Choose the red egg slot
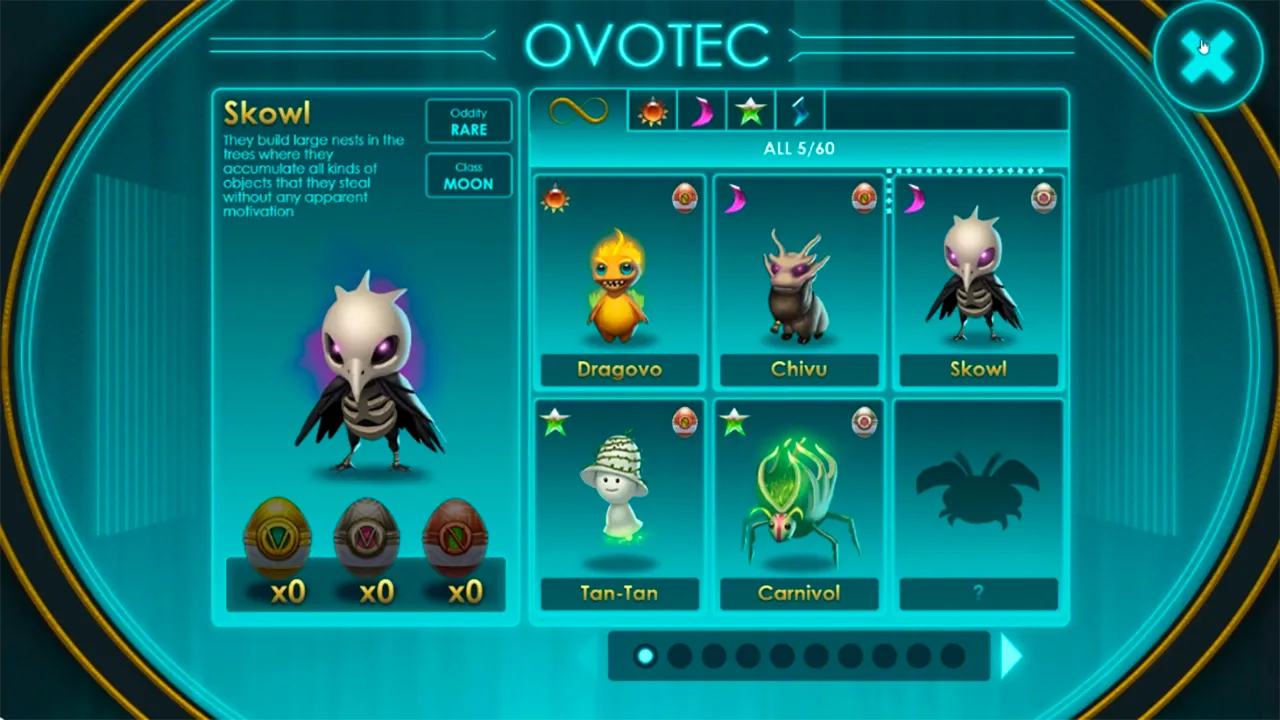The image size is (1280, 720). (455, 540)
